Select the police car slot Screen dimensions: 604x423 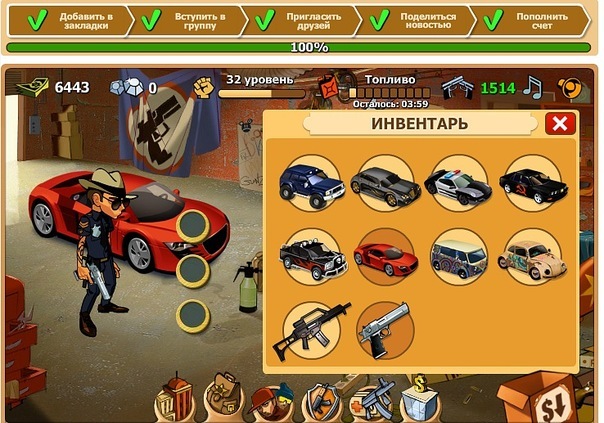click(x=457, y=183)
